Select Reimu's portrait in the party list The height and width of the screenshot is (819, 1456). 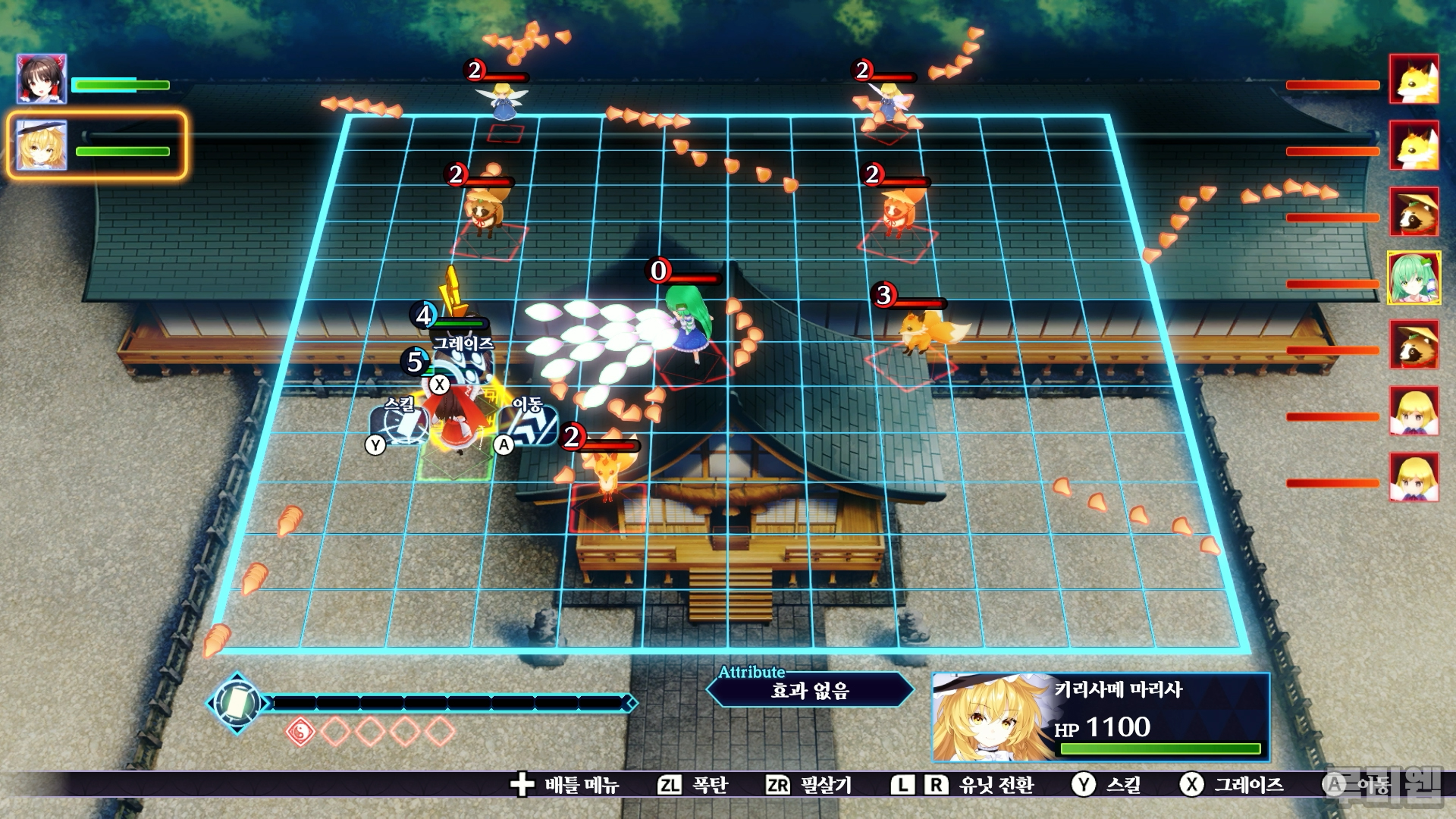(42, 79)
